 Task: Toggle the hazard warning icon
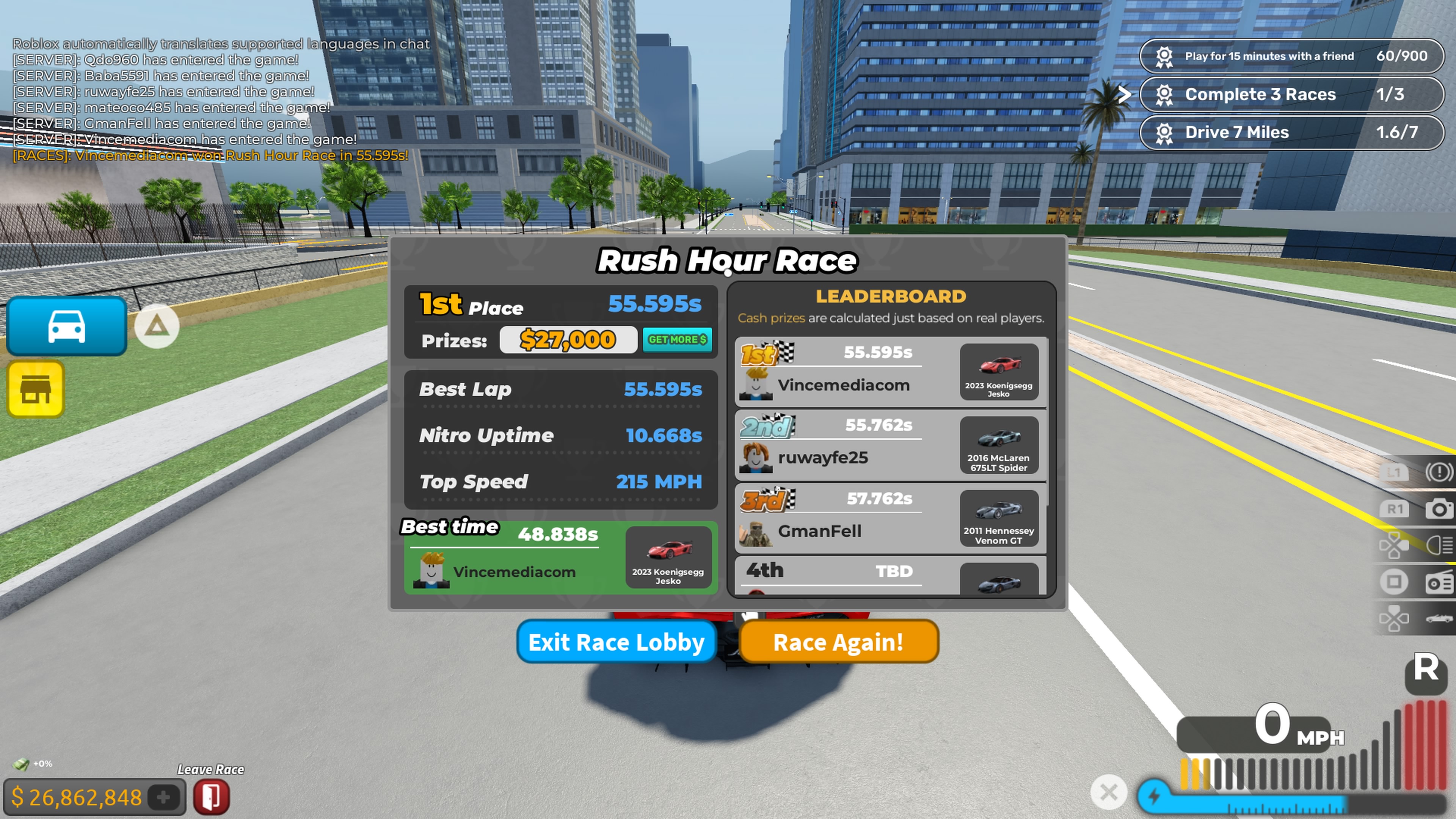click(x=1439, y=472)
